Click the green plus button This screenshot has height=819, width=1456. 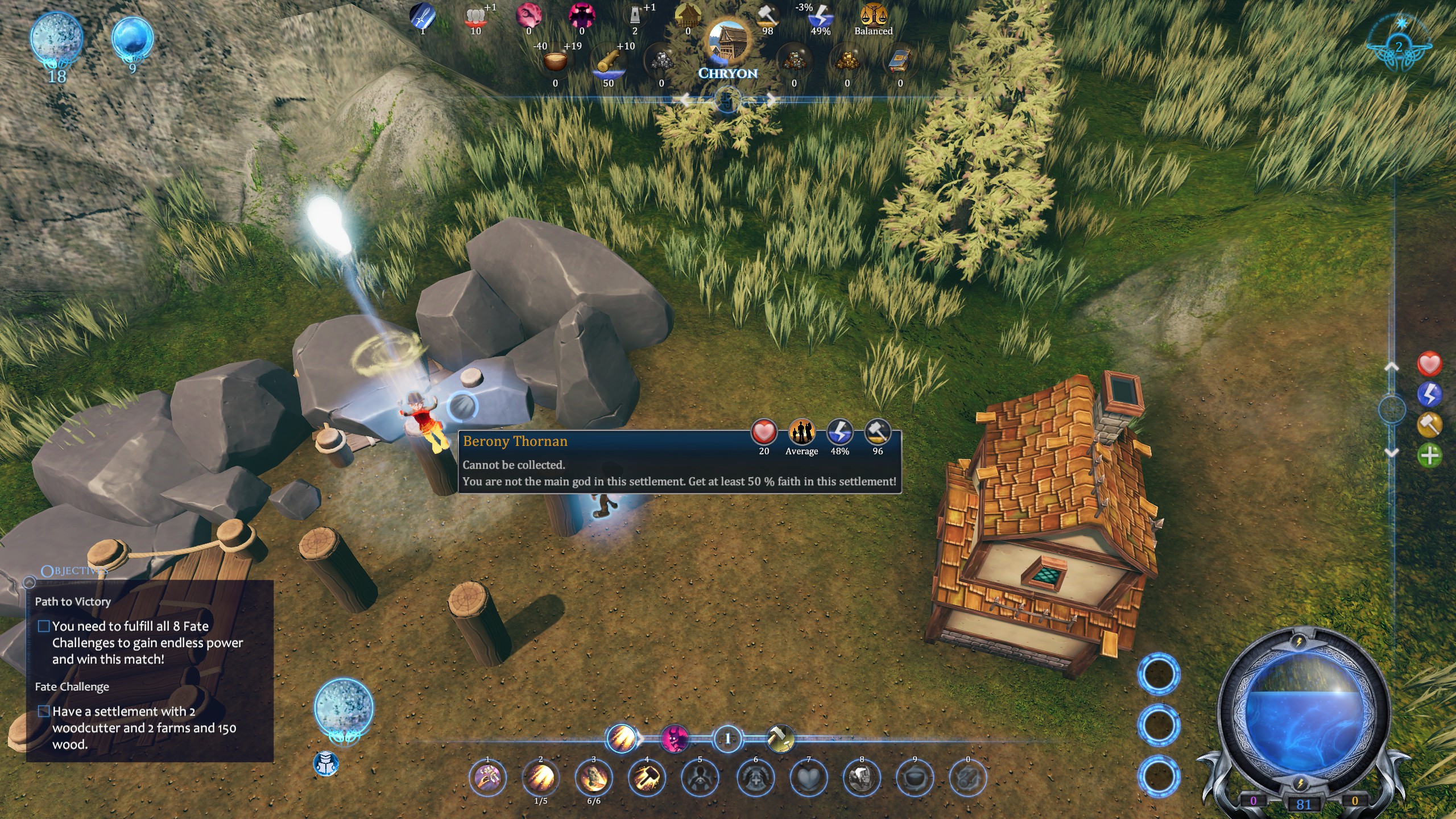(x=1429, y=455)
